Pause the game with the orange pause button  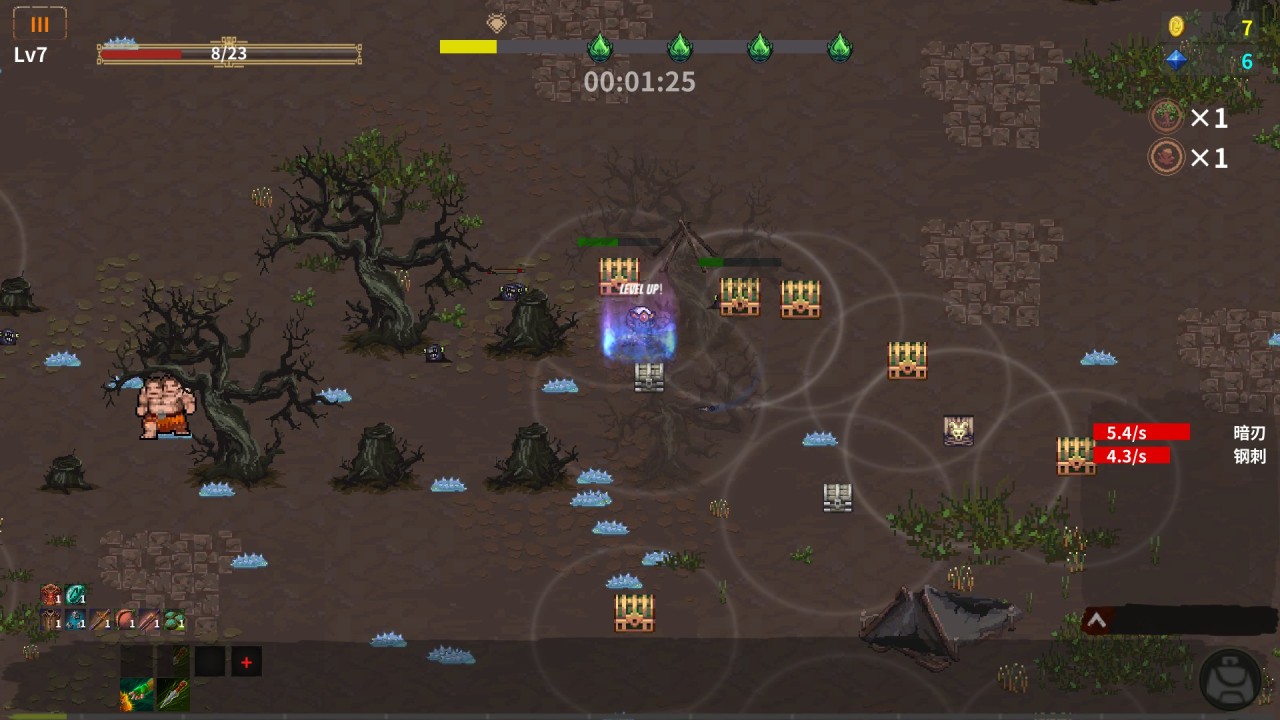40,24
